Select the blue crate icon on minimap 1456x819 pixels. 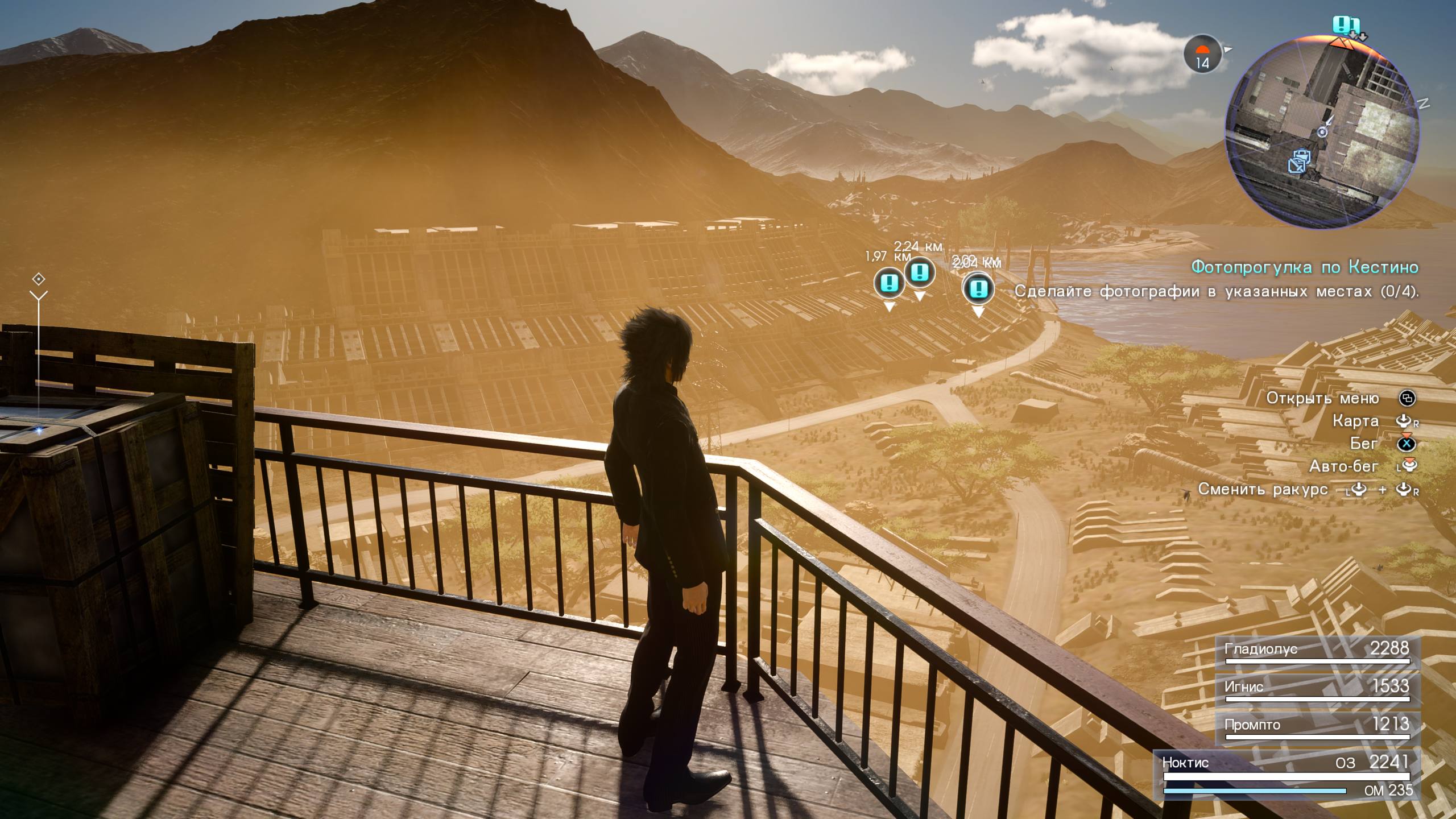coord(1298,161)
